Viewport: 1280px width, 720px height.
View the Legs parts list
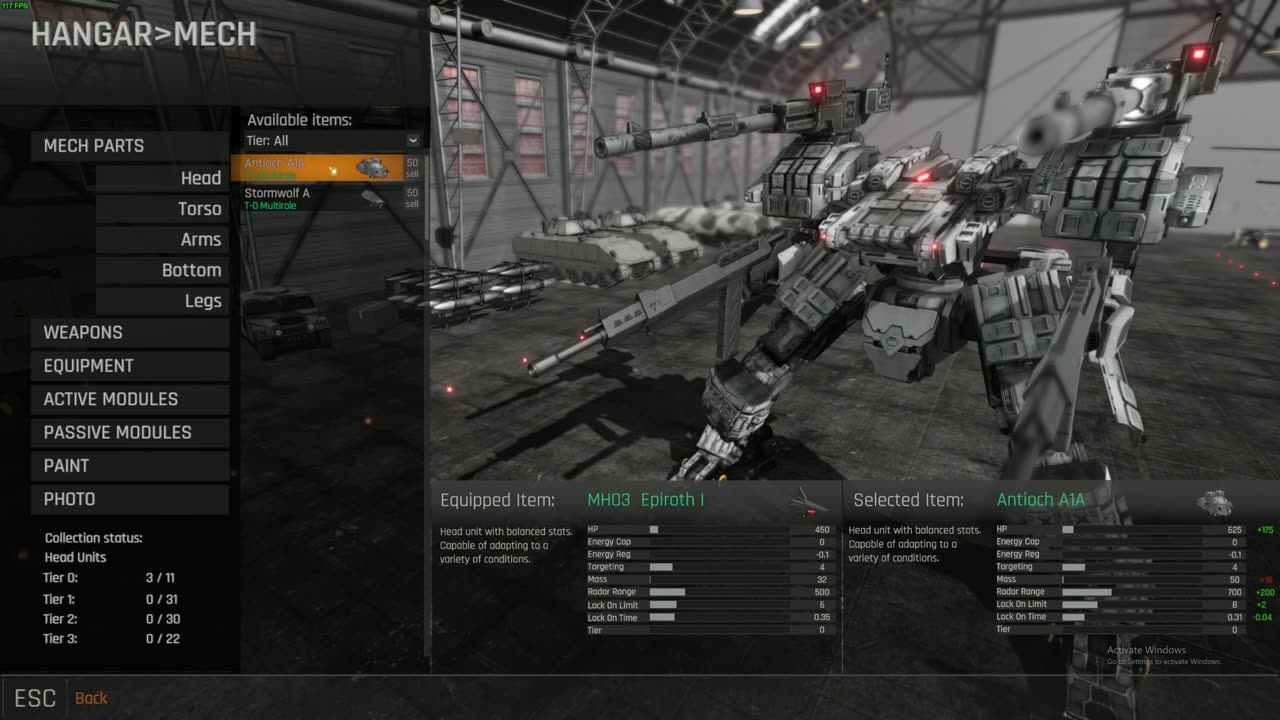tap(162, 301)
